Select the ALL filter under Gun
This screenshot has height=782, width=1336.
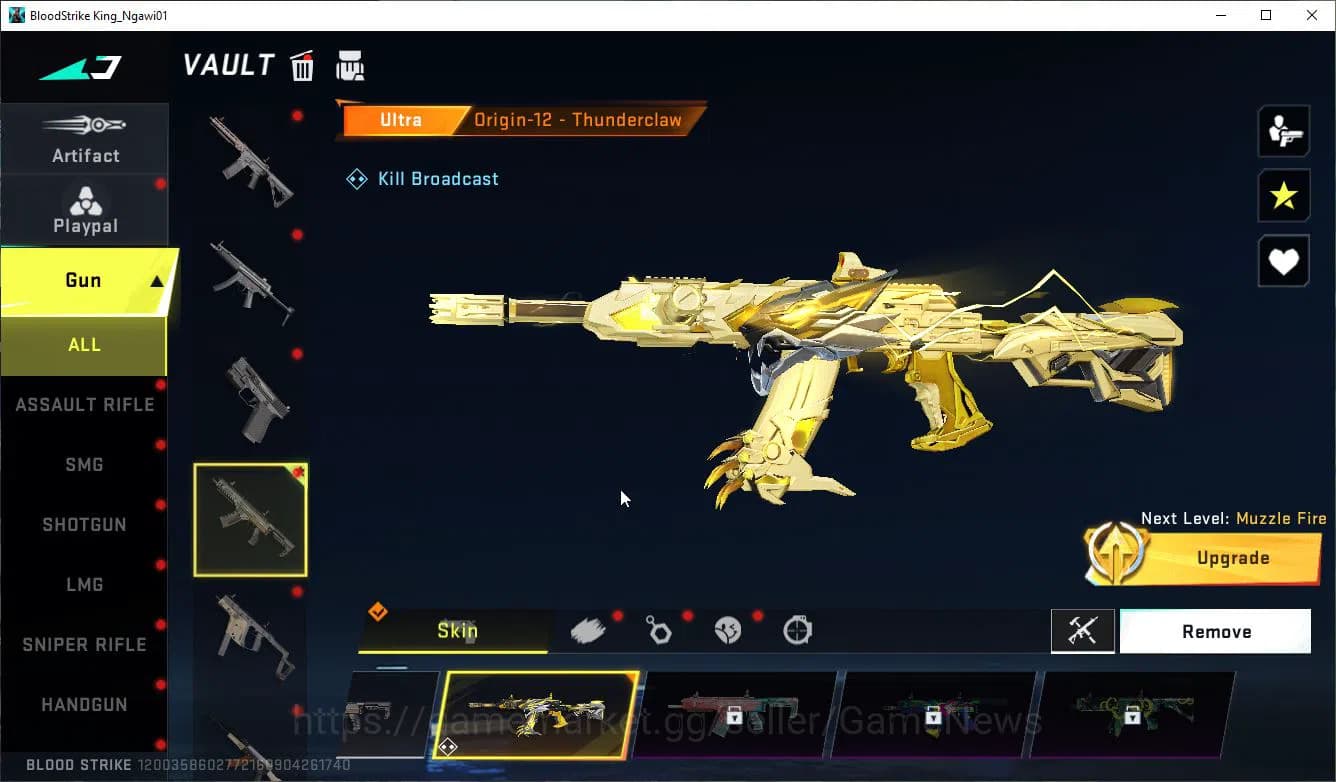tap(84, 344)
